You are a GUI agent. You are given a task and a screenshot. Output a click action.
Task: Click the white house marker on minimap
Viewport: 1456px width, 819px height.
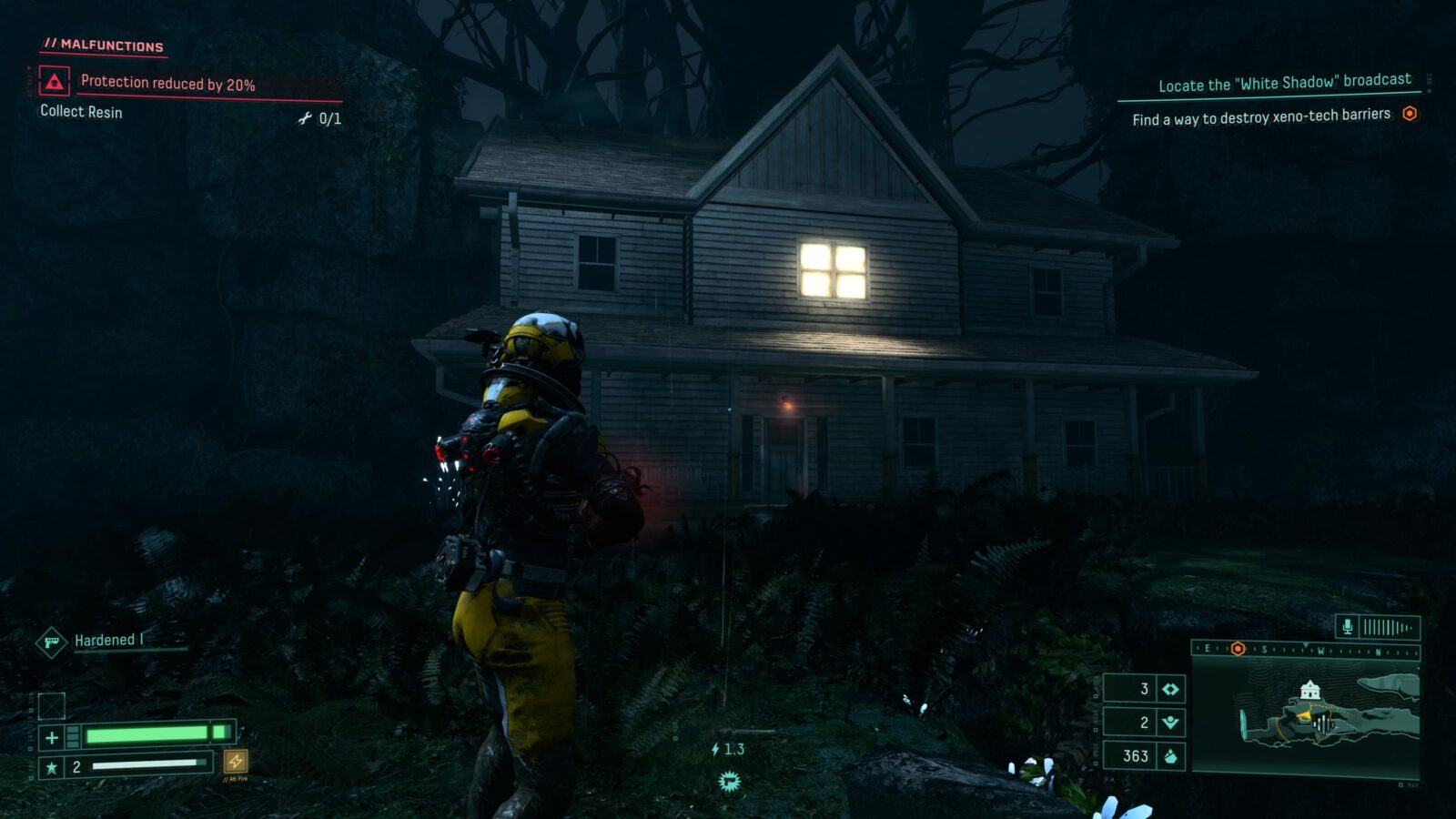(x=1309, y=691)
